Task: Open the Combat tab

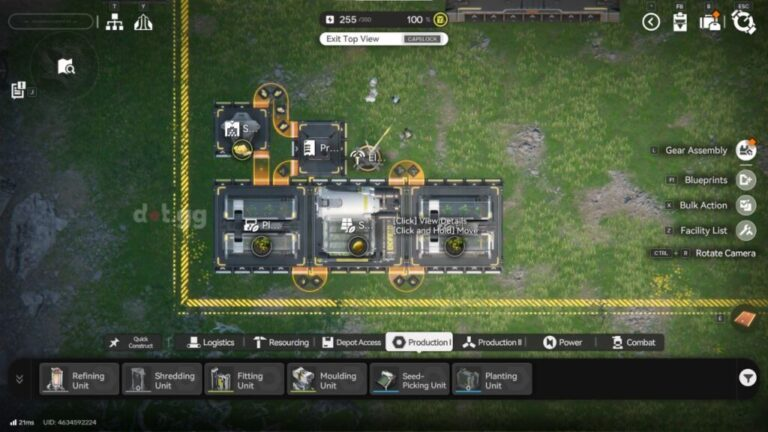Action: pyautogui.click(x=632, y=342)
